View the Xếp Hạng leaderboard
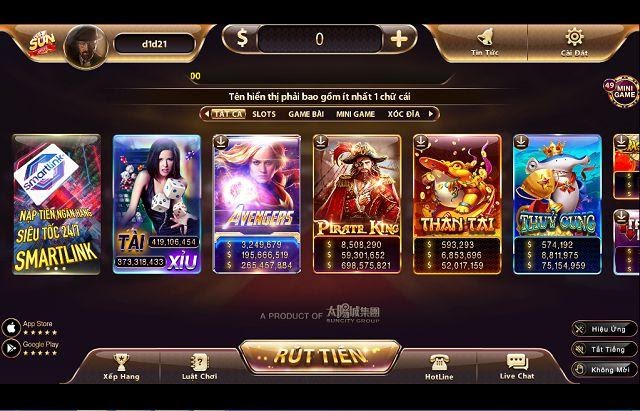 tap(122, 366)
